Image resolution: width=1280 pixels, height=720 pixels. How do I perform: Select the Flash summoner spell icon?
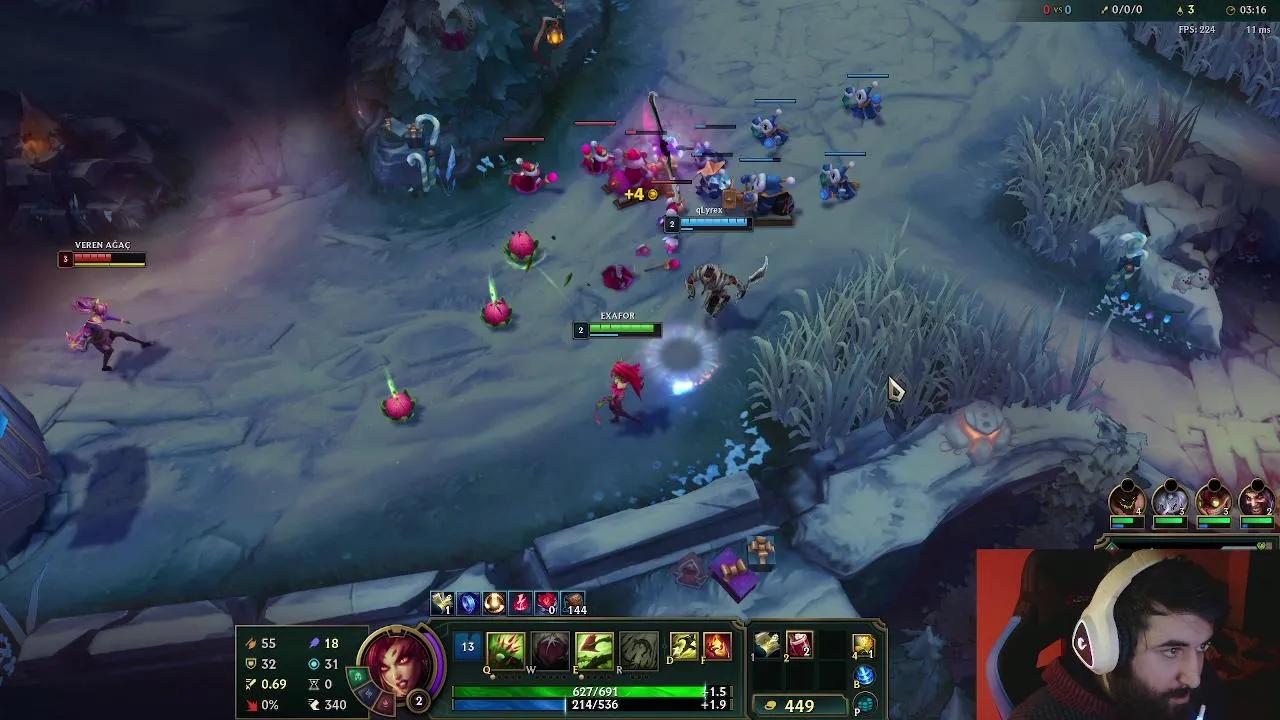(684, 645)
